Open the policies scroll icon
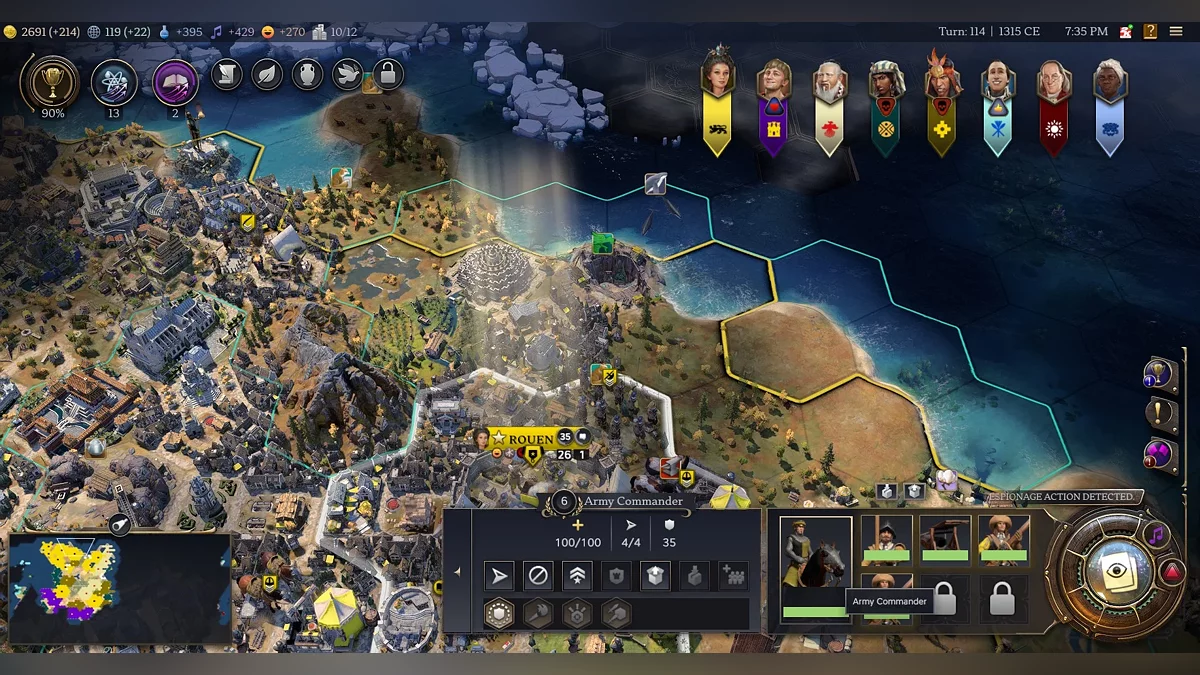The width and height of the screenshot is (1200, 675). (227, 74)
